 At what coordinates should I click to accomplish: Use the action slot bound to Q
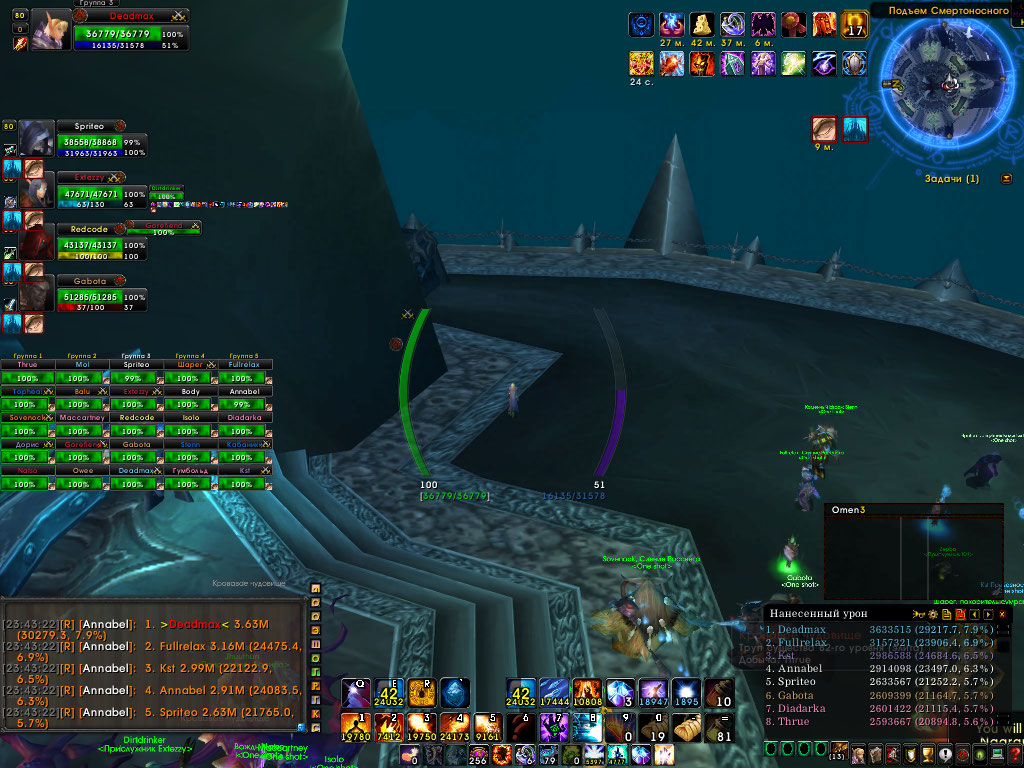coord(357,692)
